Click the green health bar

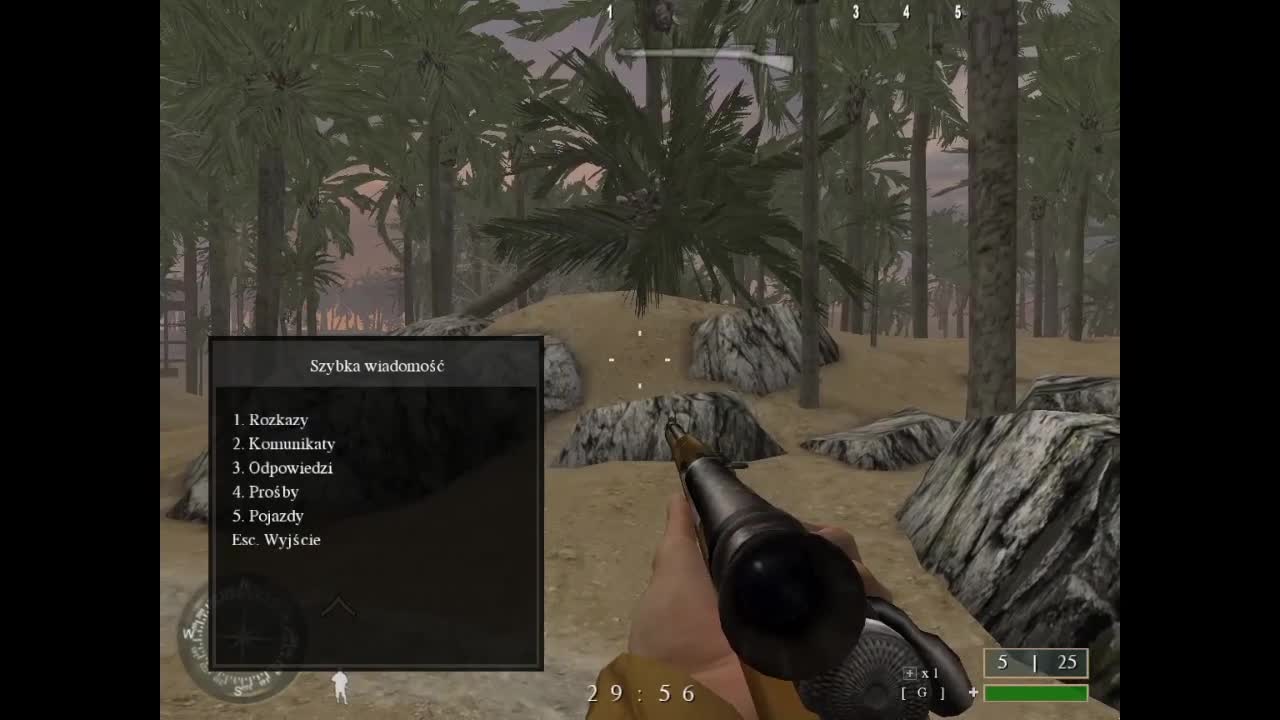(1035, 692)
